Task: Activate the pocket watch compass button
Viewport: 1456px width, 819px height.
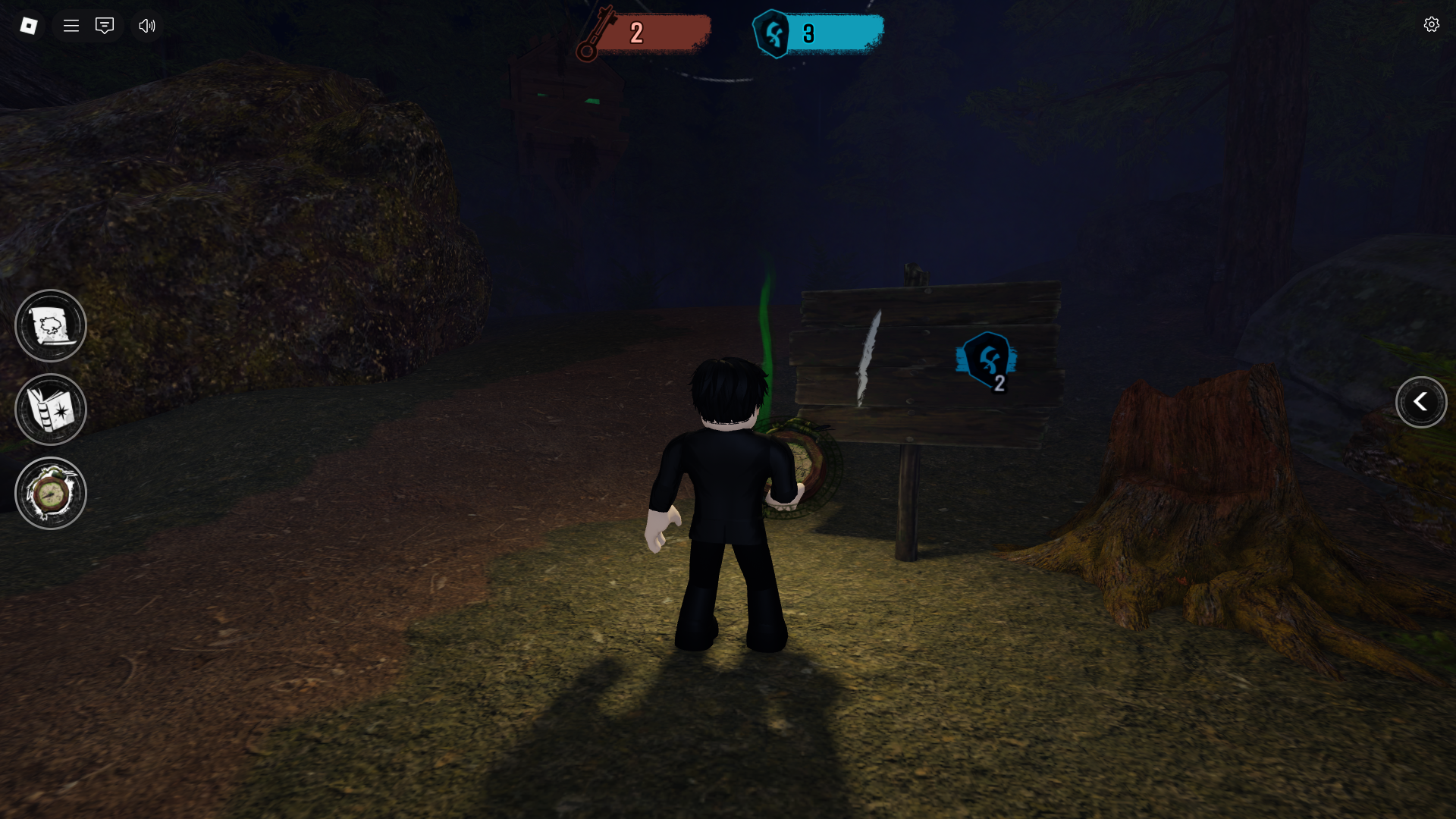Action: click(51, 494)
